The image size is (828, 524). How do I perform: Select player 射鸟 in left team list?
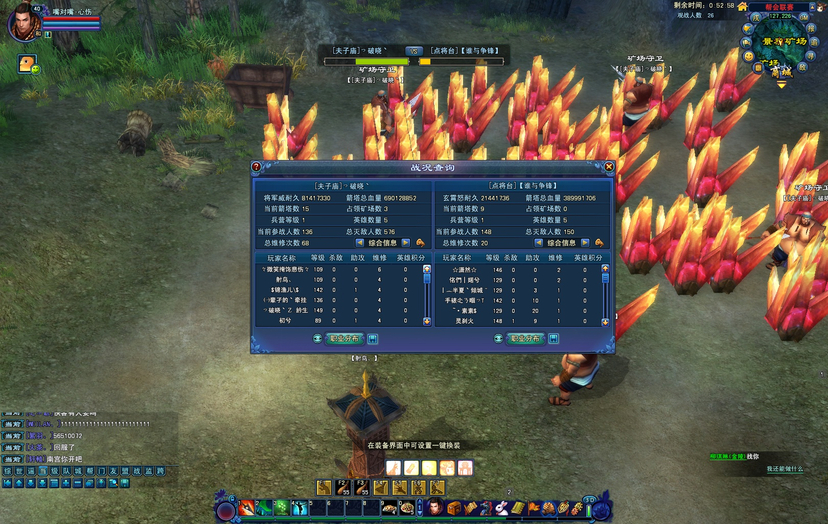pos(284,281)
